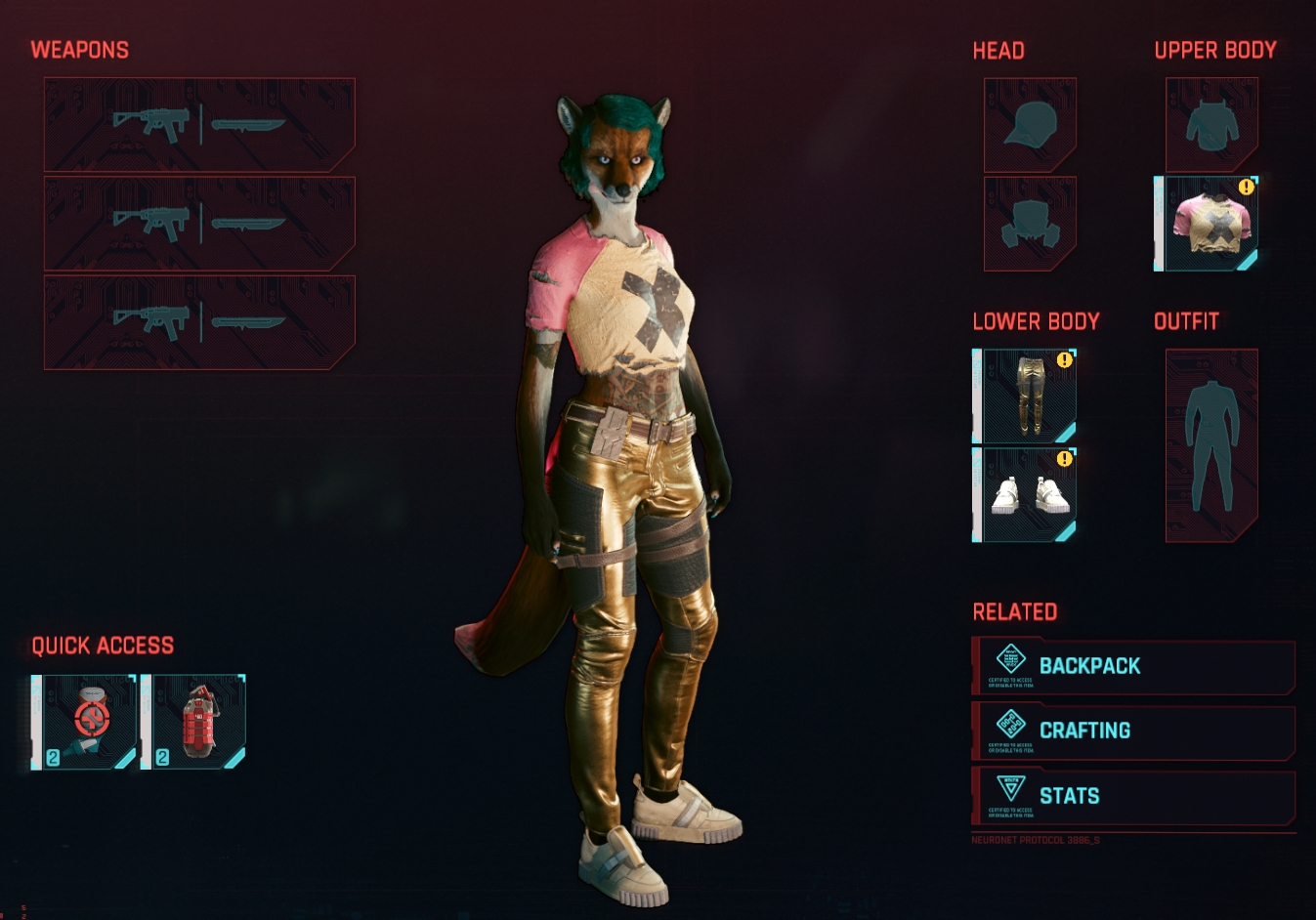Open the Crafting menu

[1133, 731]
